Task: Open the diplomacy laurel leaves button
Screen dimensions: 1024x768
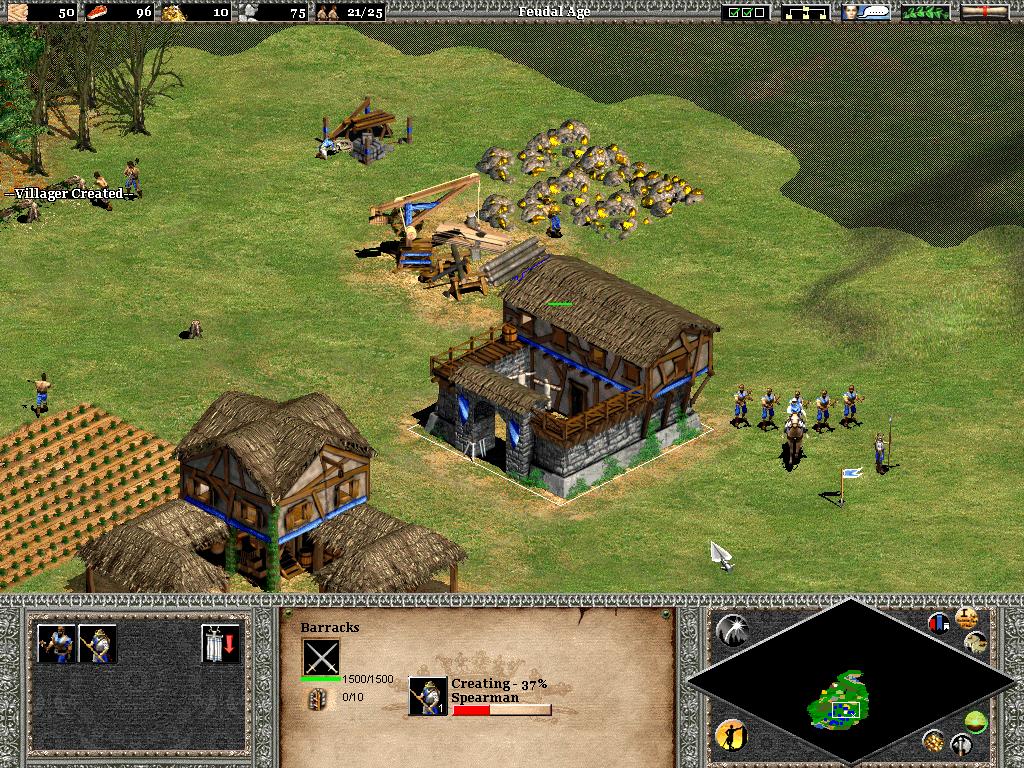Action: coord(925,13)
